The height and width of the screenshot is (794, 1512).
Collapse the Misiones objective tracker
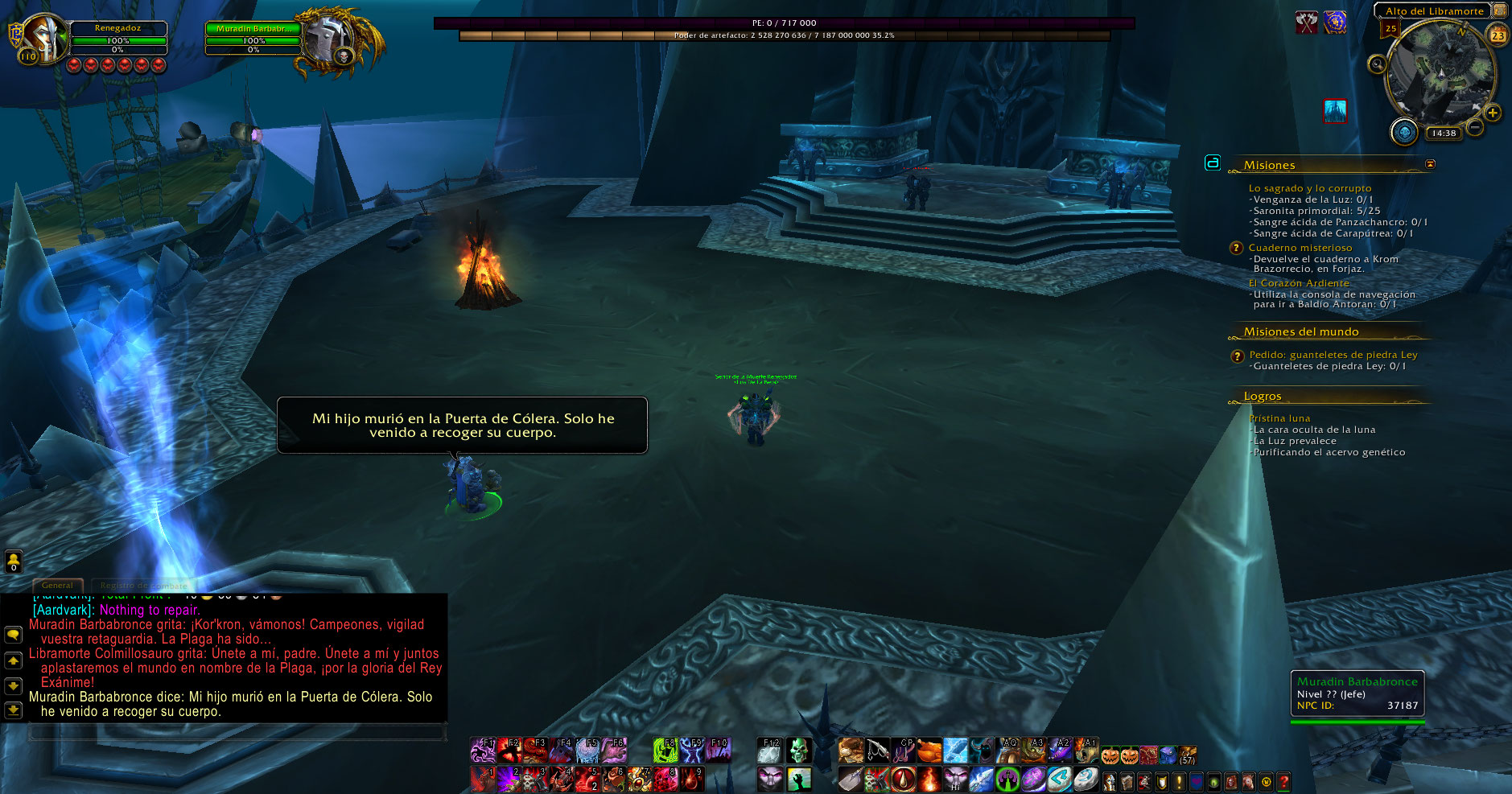1430,164
